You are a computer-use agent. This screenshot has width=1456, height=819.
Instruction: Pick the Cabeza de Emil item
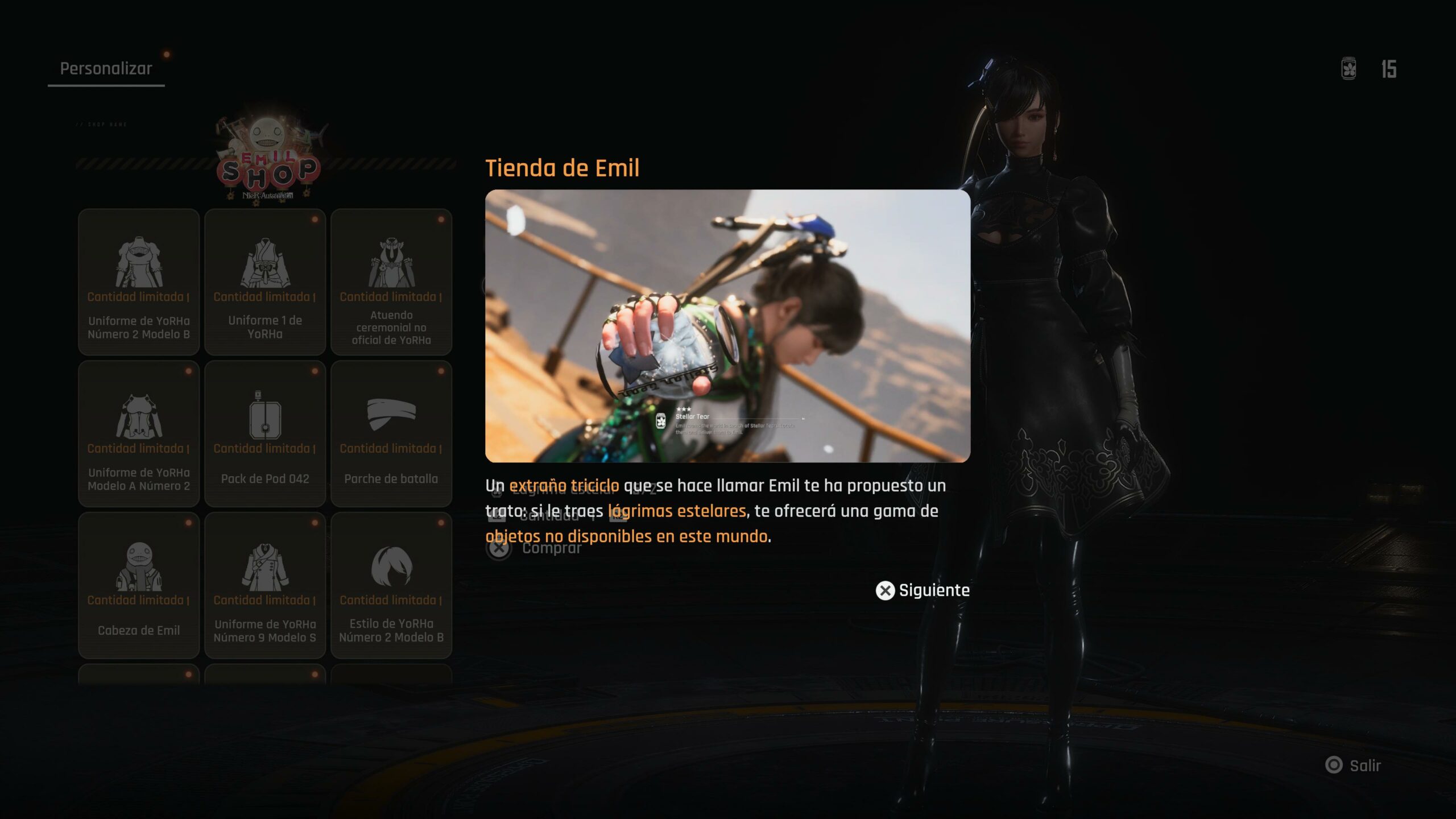tap(139, 585)
